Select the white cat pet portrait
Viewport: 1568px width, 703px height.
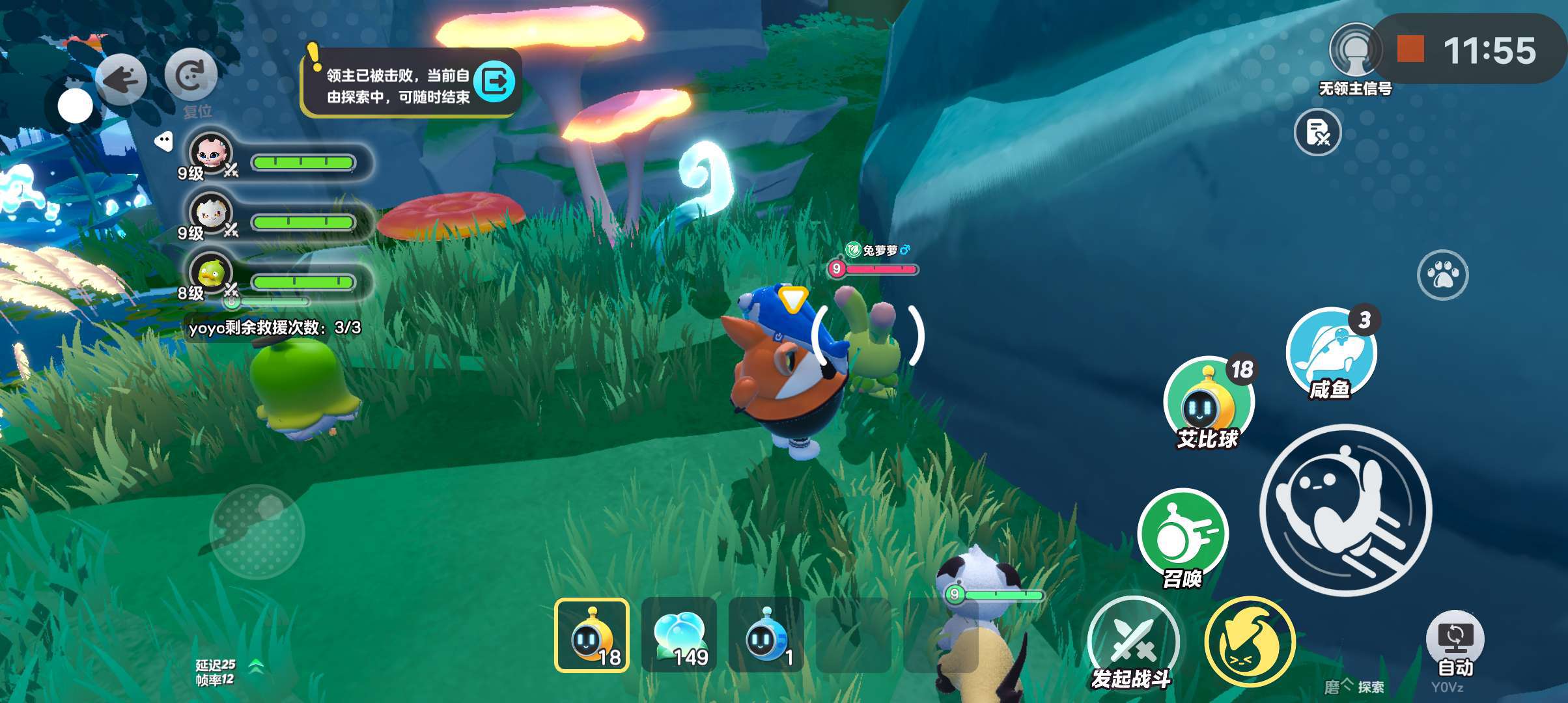pos(210,213)
